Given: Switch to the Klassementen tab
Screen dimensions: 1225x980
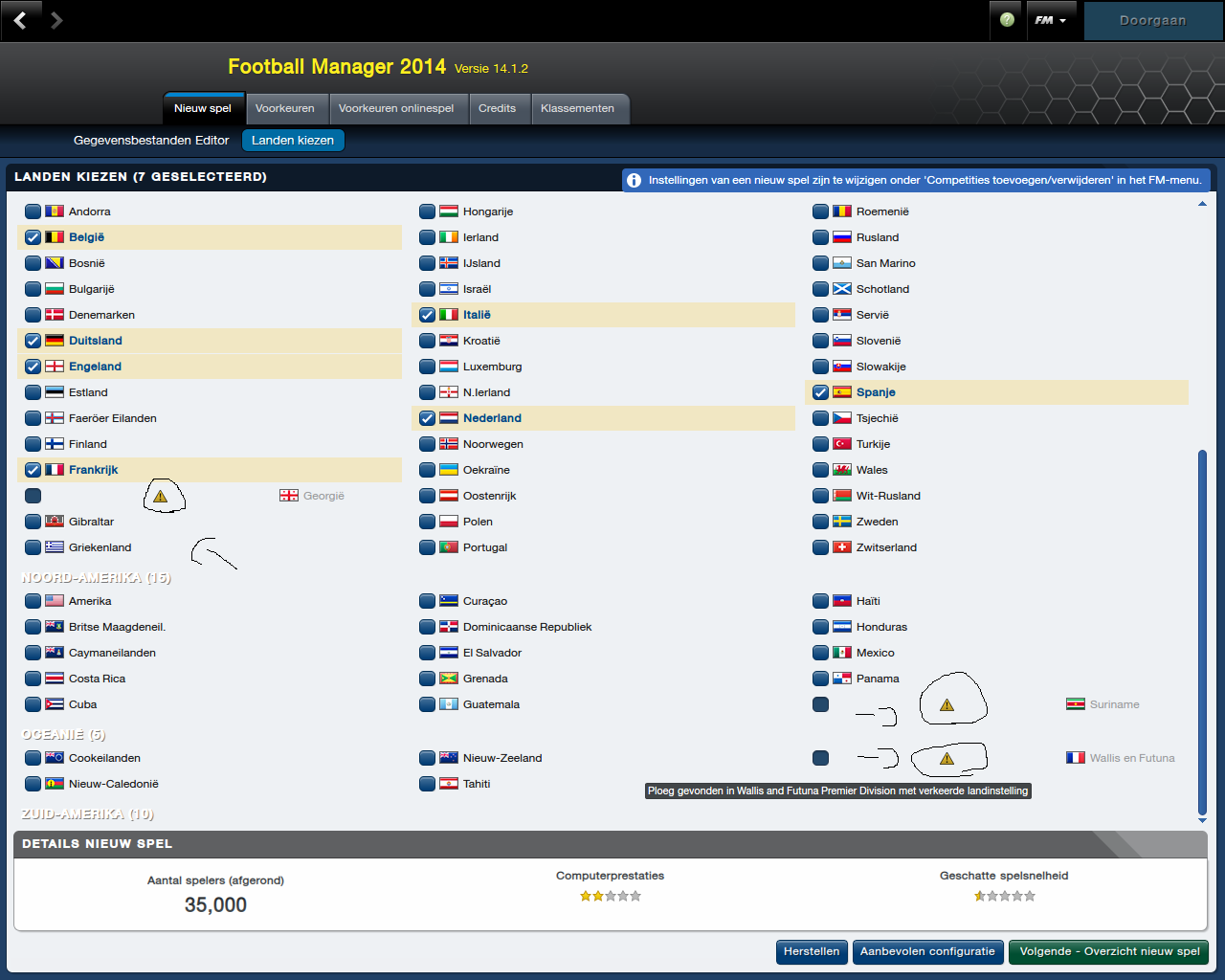Looking at the screenshot, I should 577,108.
